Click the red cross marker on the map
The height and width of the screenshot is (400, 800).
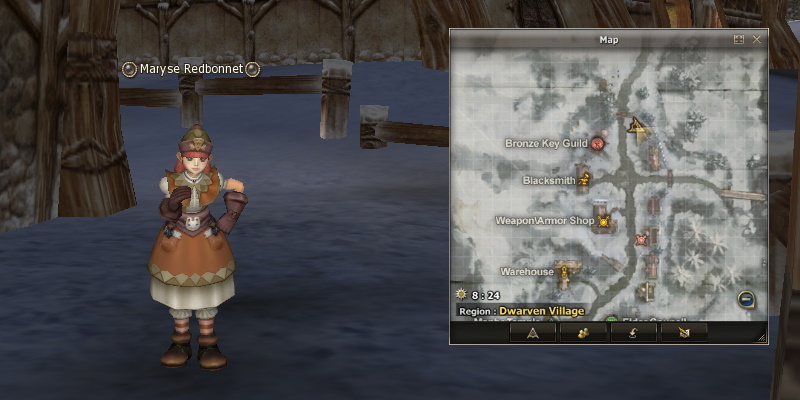(641, 239)
